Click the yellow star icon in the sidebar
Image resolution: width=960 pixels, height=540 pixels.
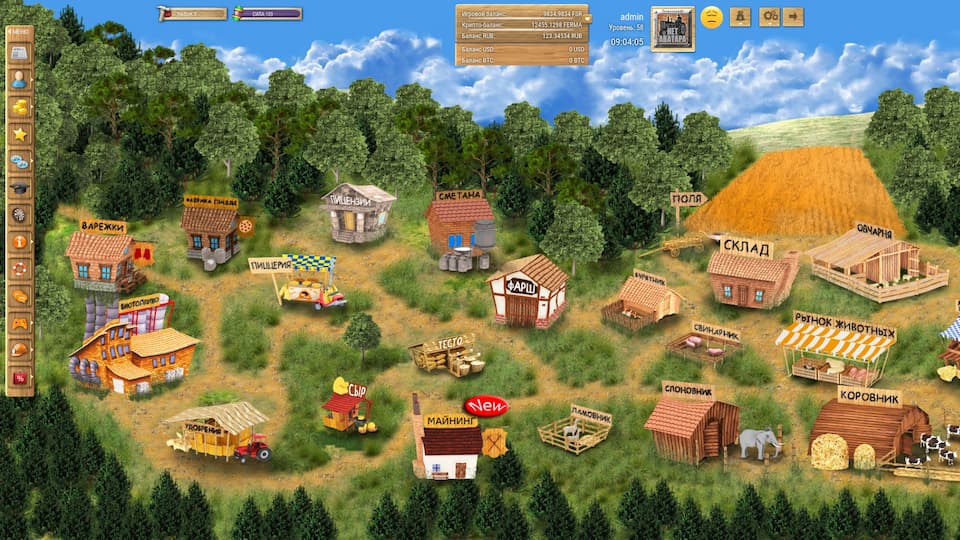(19, 134)
